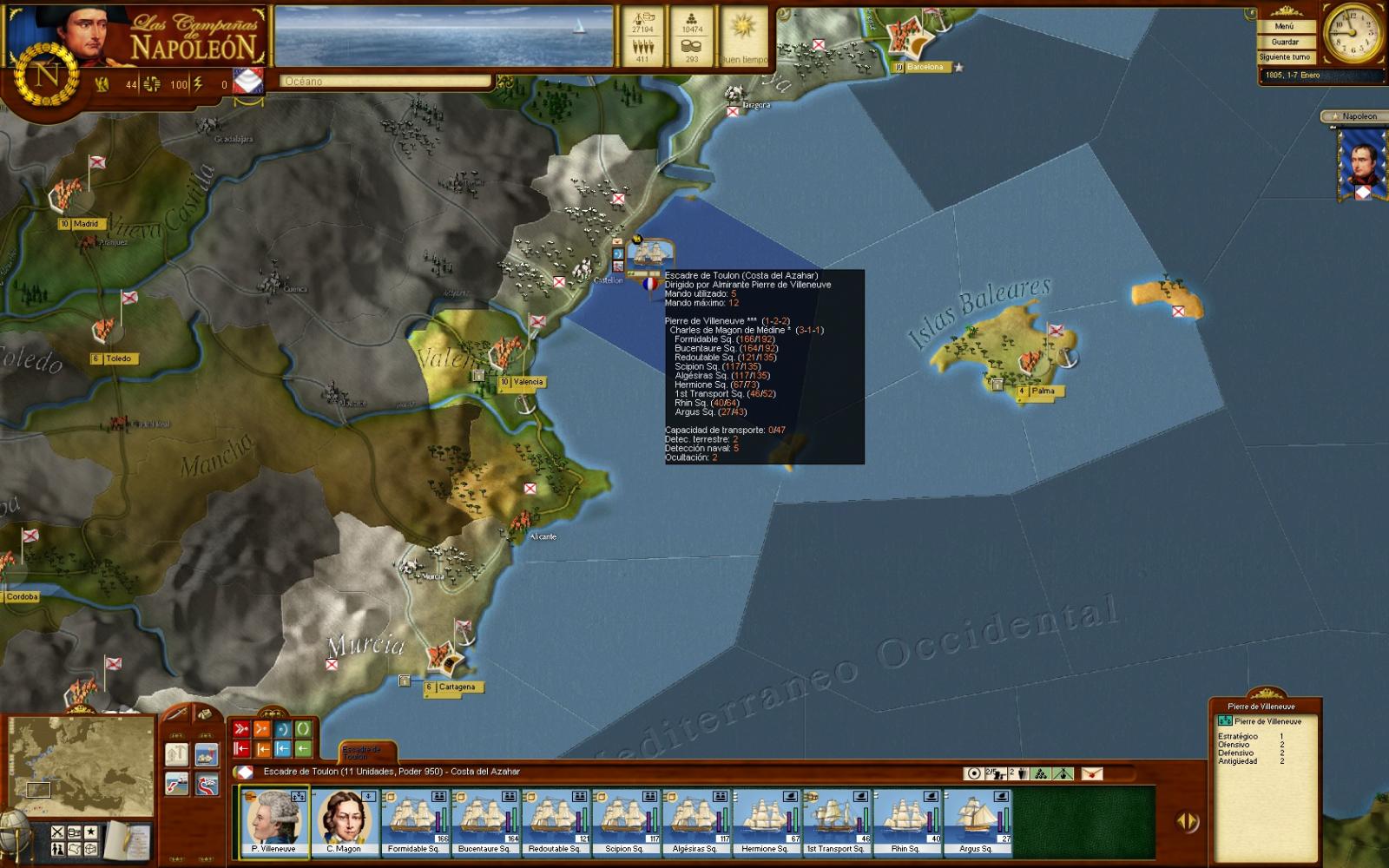Image resolution: width=1389 pixels, height=868 pixels.
Task: Switch to the Escadre de Toulon tab
Action: click(x=360, y=752)
